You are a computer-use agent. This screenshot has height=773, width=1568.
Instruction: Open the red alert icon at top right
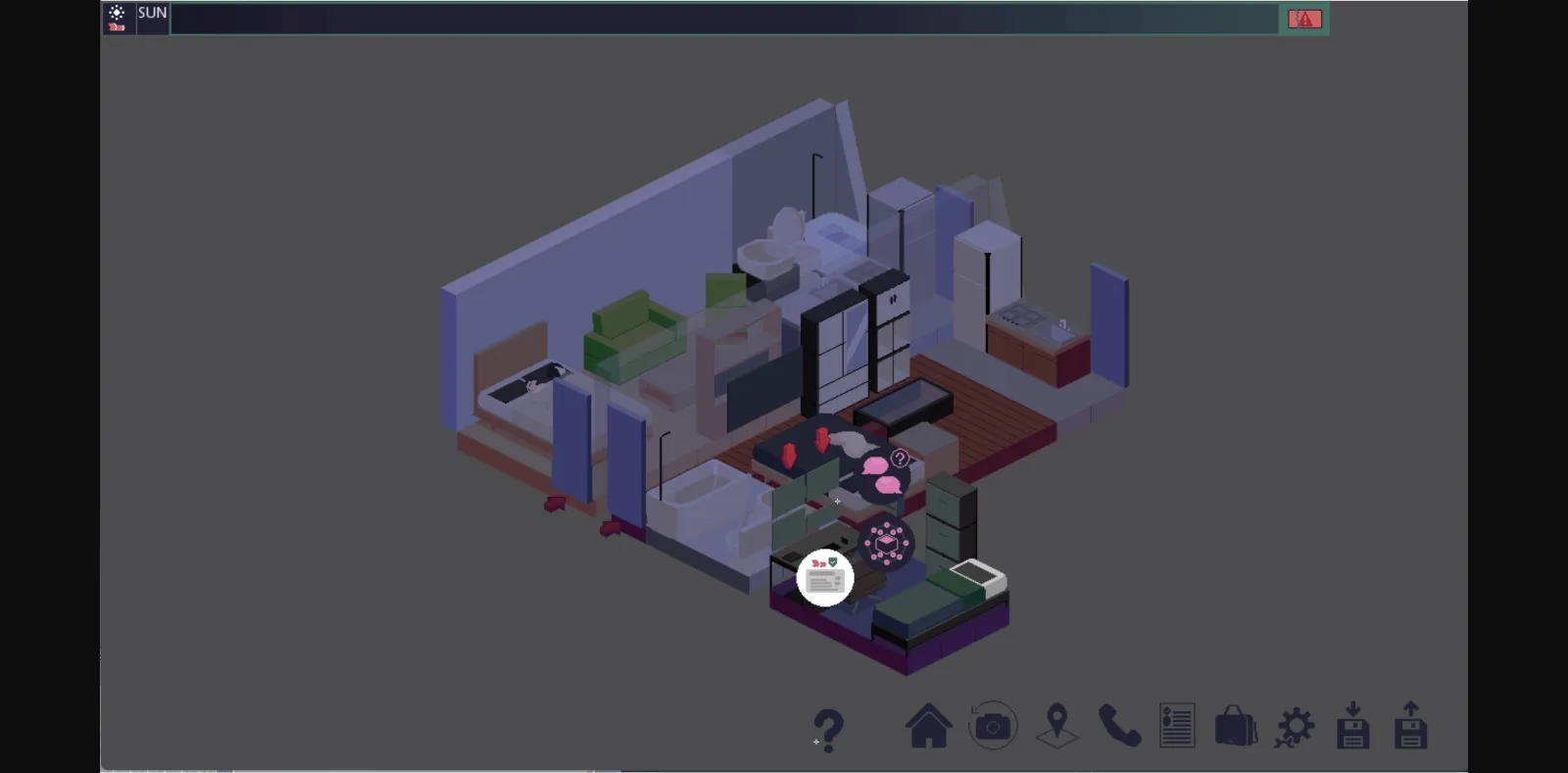(x=1304, y=18)
